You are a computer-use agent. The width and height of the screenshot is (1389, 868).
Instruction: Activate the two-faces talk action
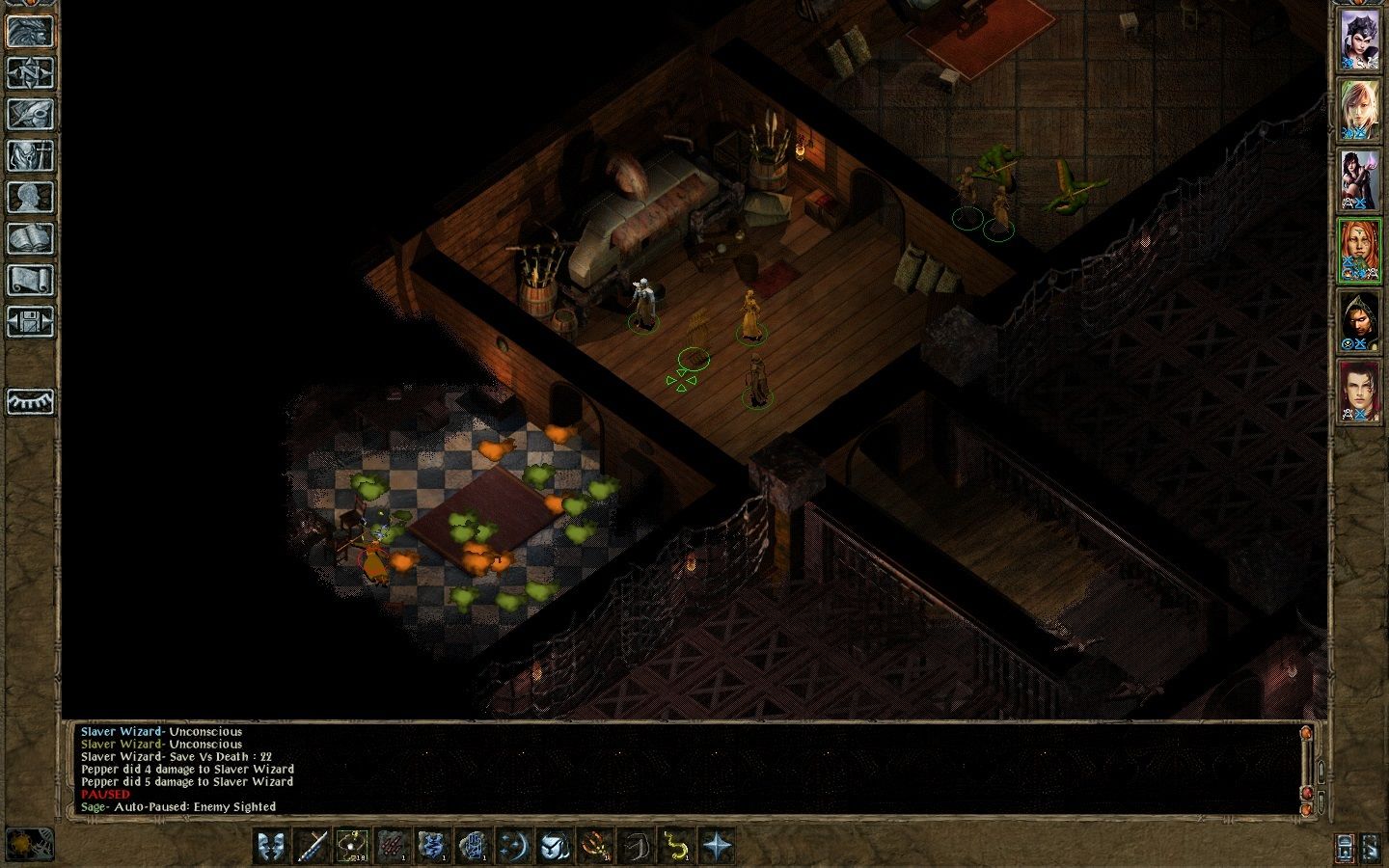click(271, 846)
